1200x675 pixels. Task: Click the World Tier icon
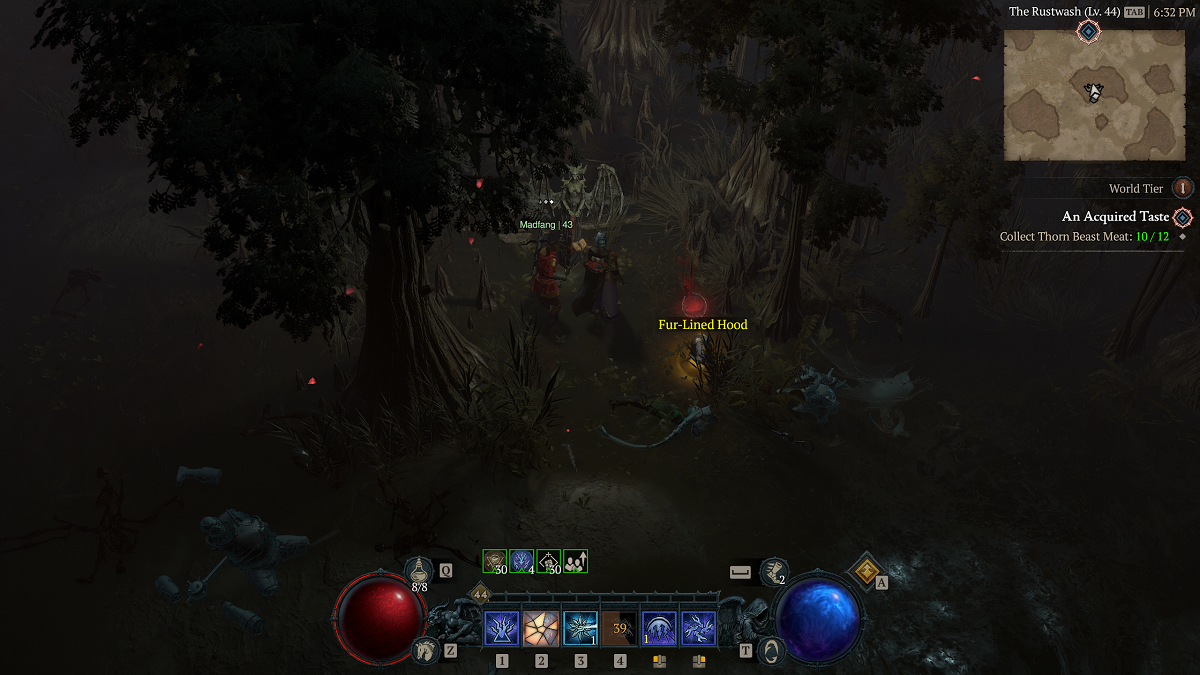[x=1183, y=188]
